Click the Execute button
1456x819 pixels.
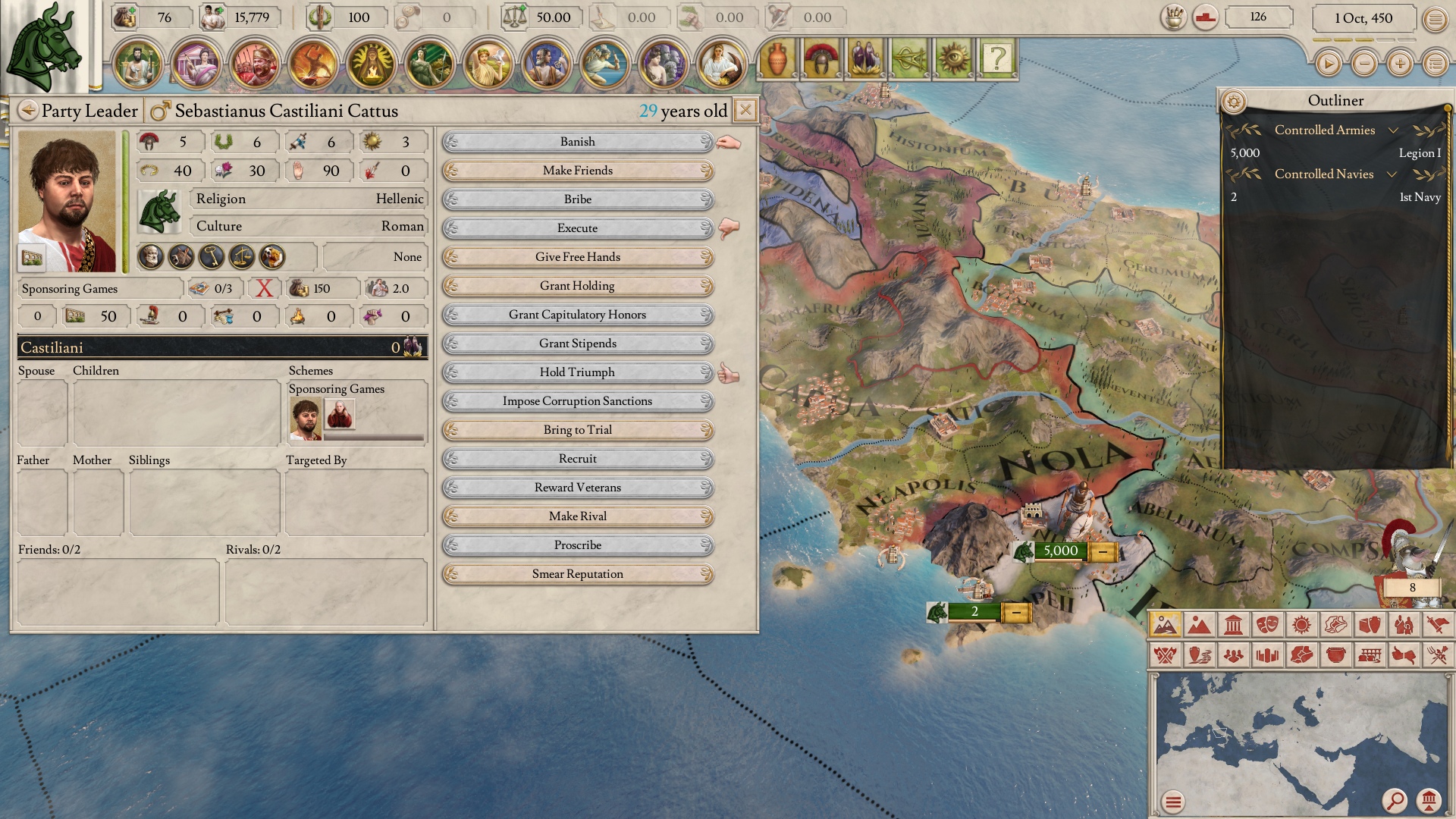577,228
